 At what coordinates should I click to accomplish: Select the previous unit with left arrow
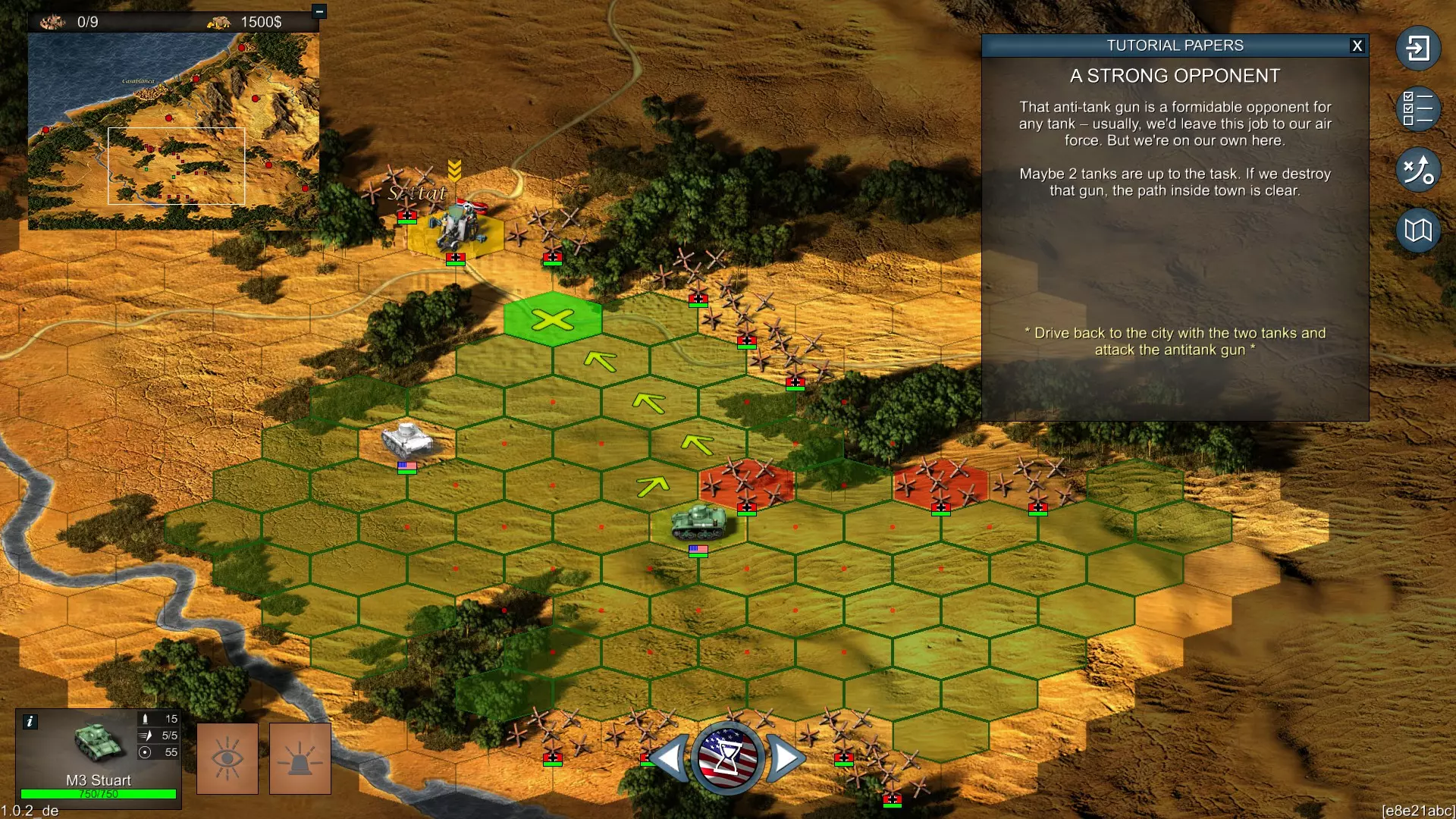pyautogui.click(x=670, y=757)
